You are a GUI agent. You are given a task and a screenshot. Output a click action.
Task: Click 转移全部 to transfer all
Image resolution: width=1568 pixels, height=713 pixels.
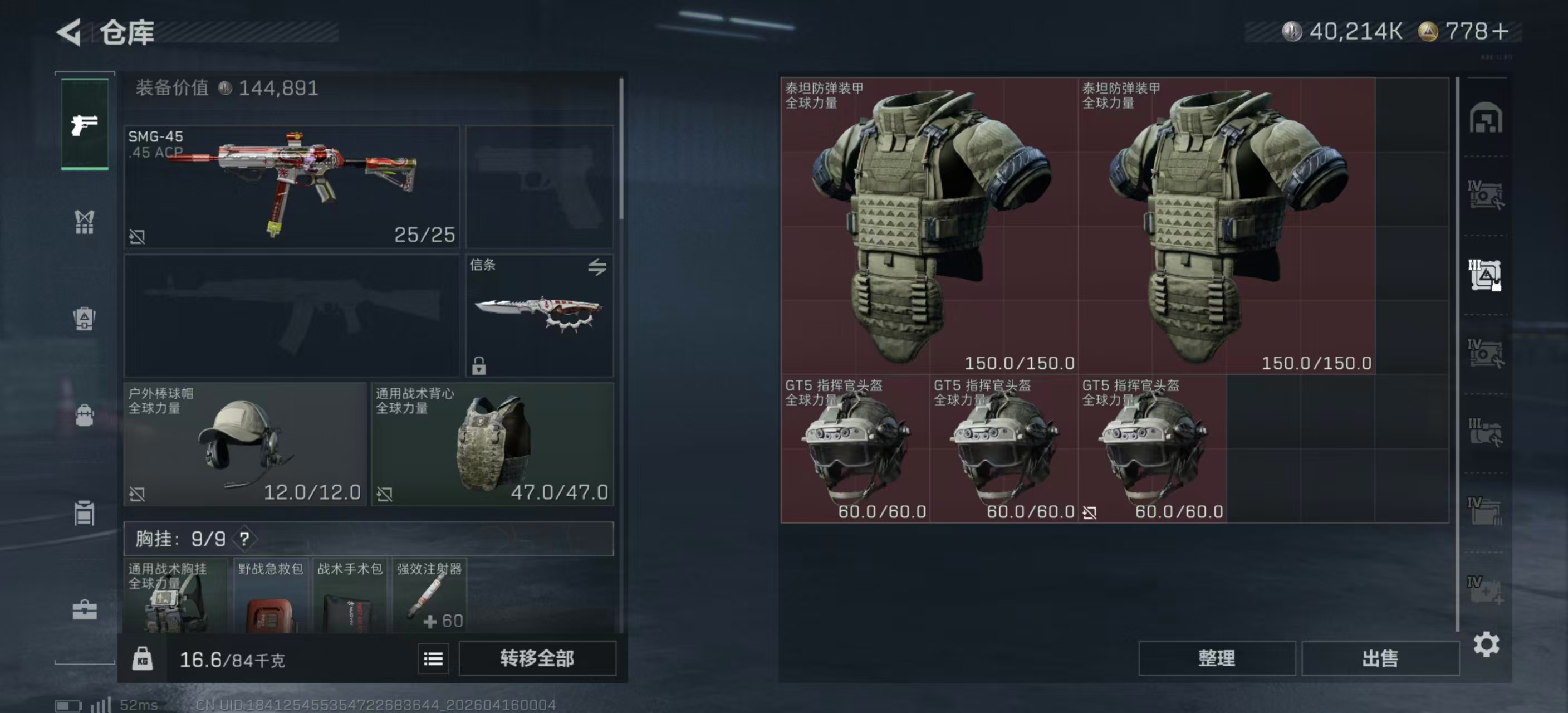pyautogui.click(x=537, y=658)
